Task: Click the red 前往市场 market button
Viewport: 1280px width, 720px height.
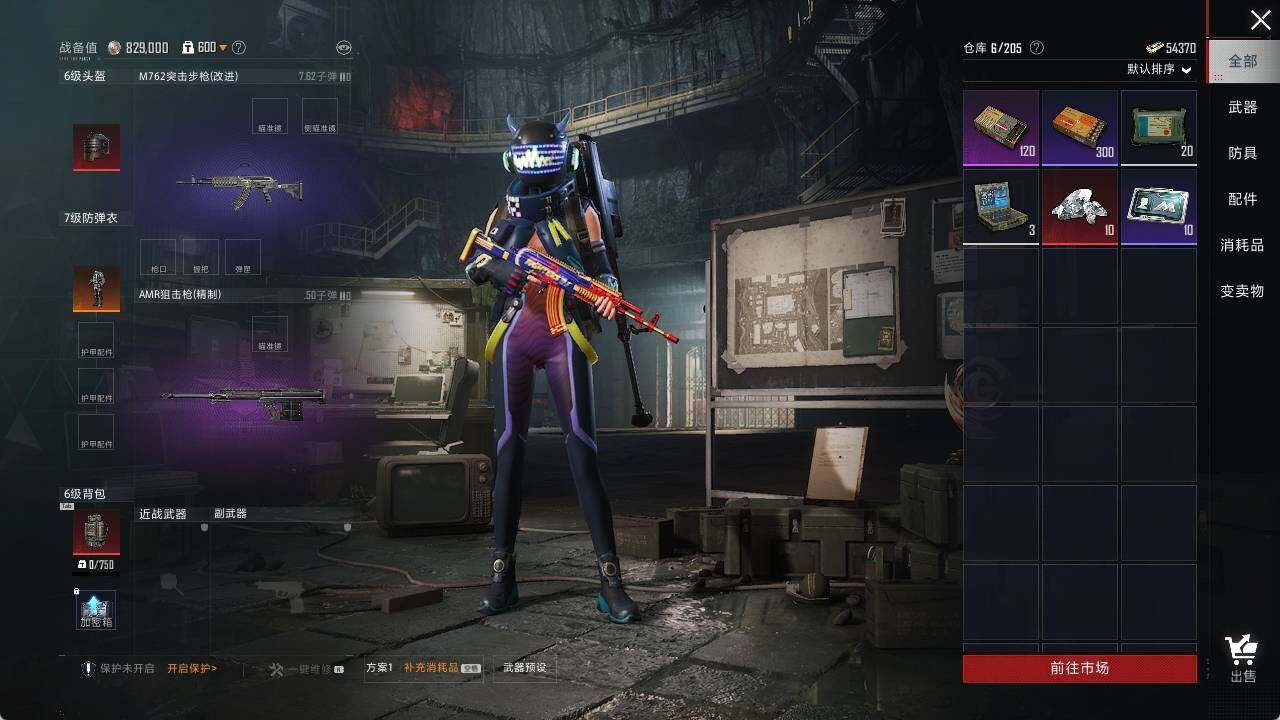Action: (x=1079, y=668)
